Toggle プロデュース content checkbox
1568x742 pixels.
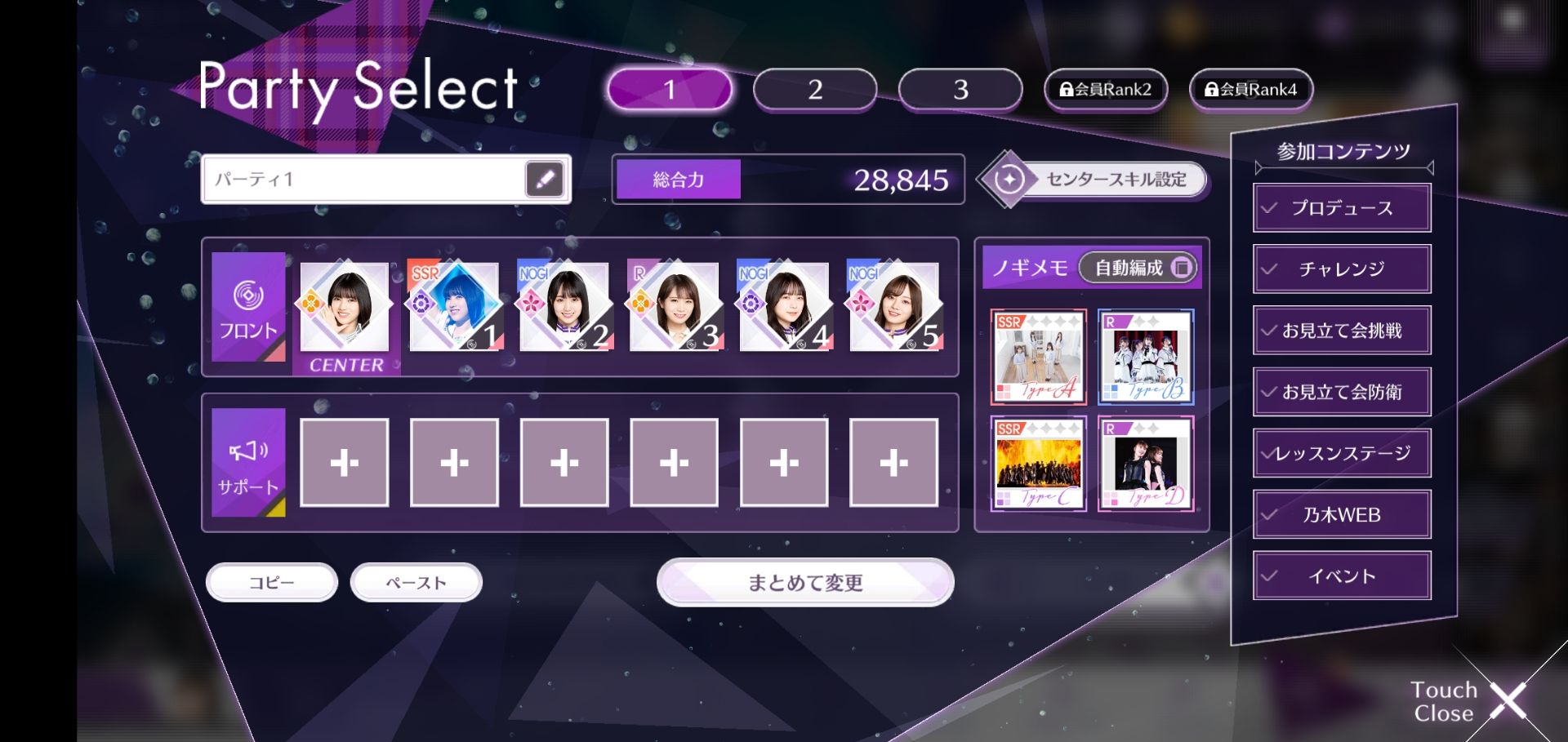[1342, 208]
